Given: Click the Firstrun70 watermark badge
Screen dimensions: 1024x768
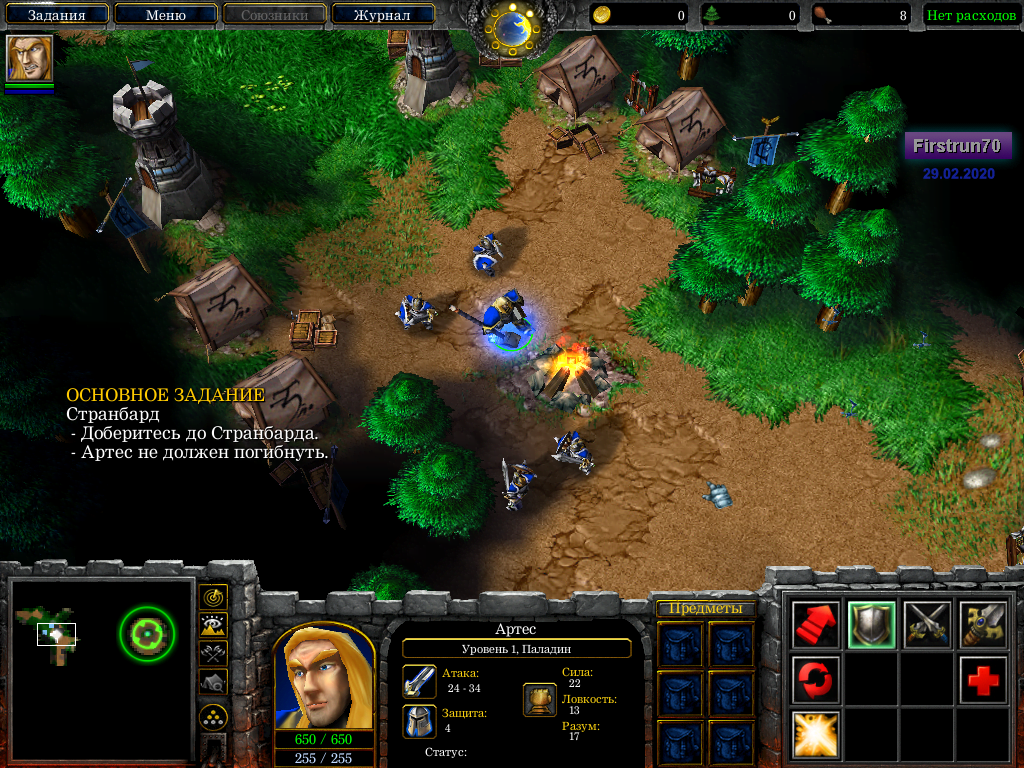Looking at the screenshot, I should coord(957,146).
